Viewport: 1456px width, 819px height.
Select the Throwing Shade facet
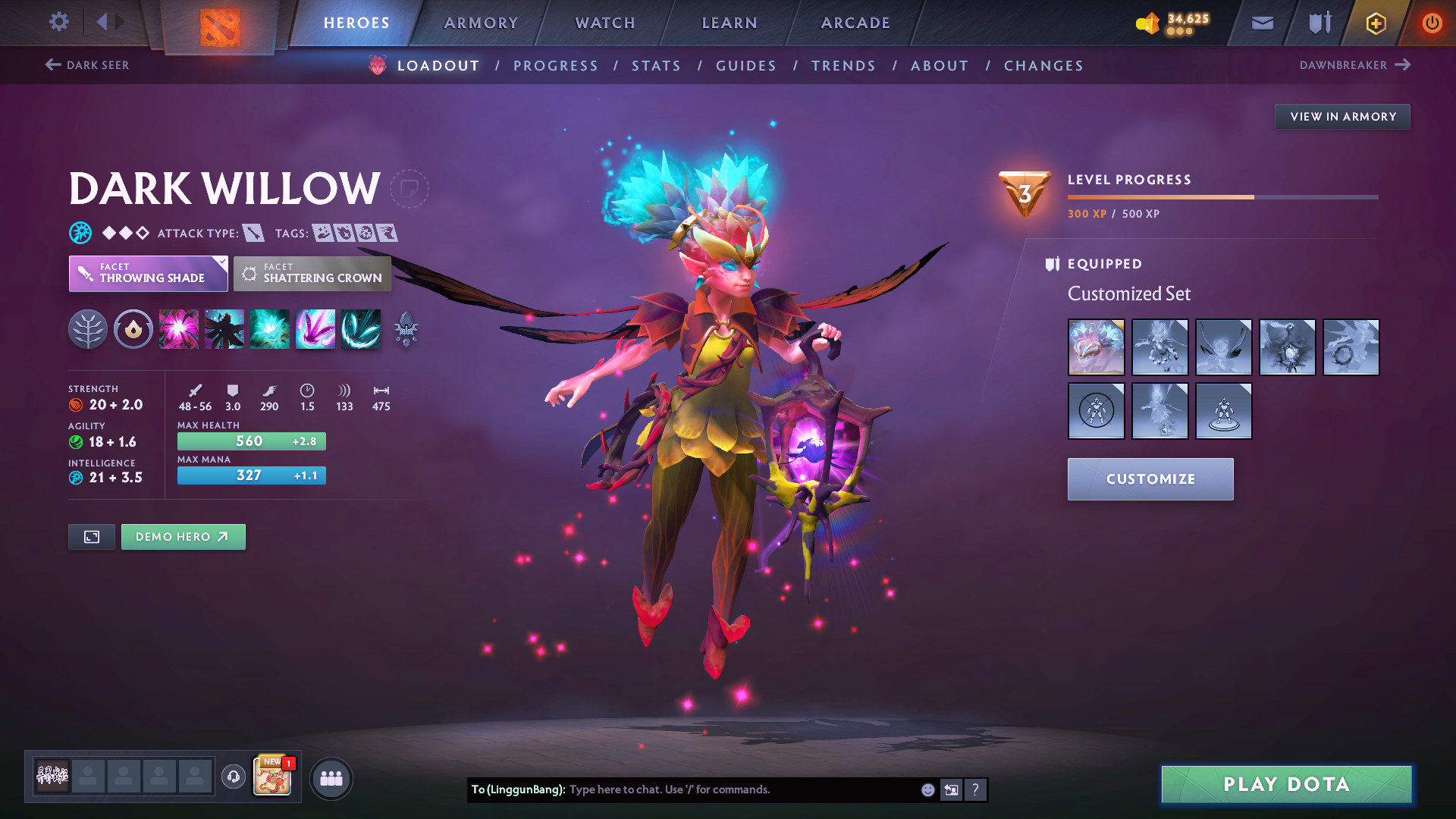148,274
